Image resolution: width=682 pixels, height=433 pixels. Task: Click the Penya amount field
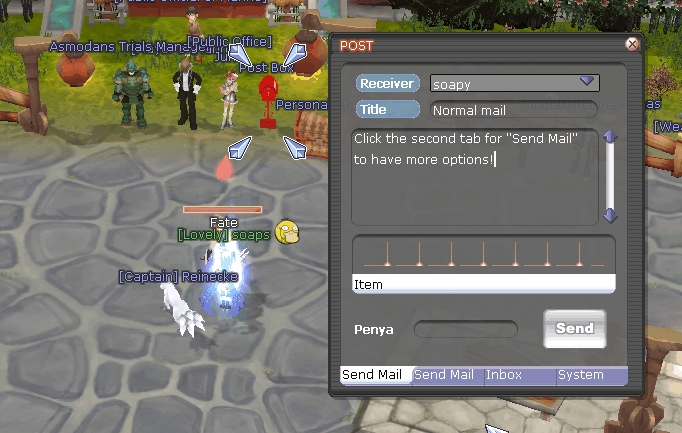pyautogui.click(x=466, y=329)
